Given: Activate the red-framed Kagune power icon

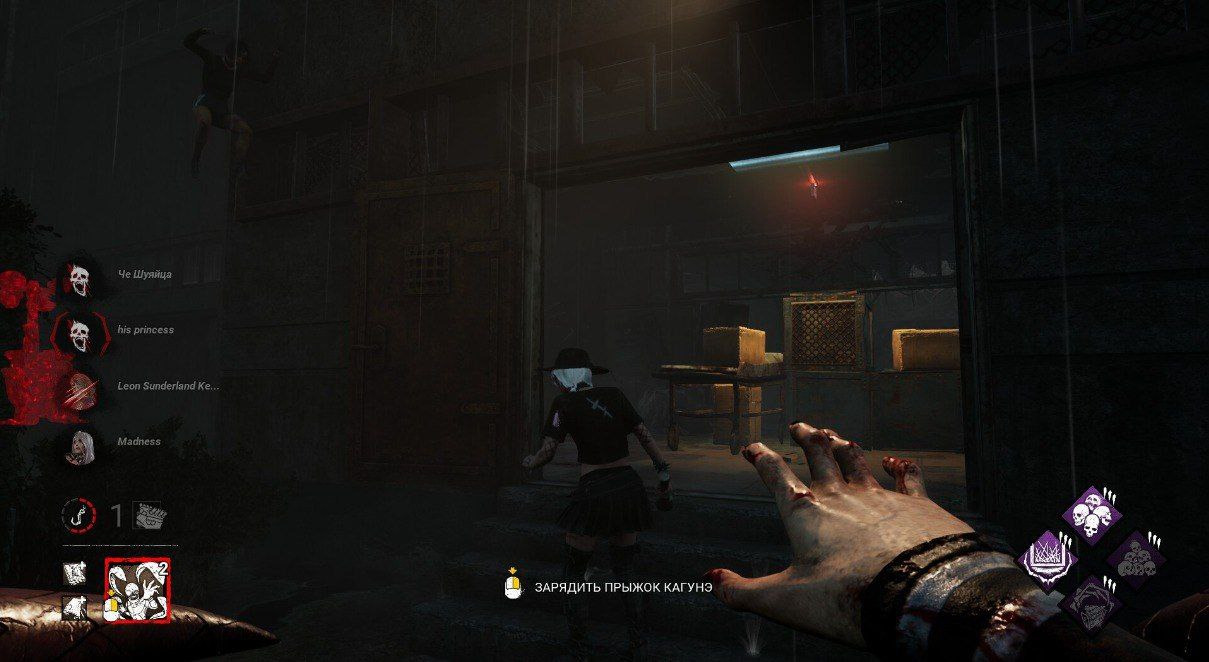Looking at the screenshot, I should click(x=138, y=591).
